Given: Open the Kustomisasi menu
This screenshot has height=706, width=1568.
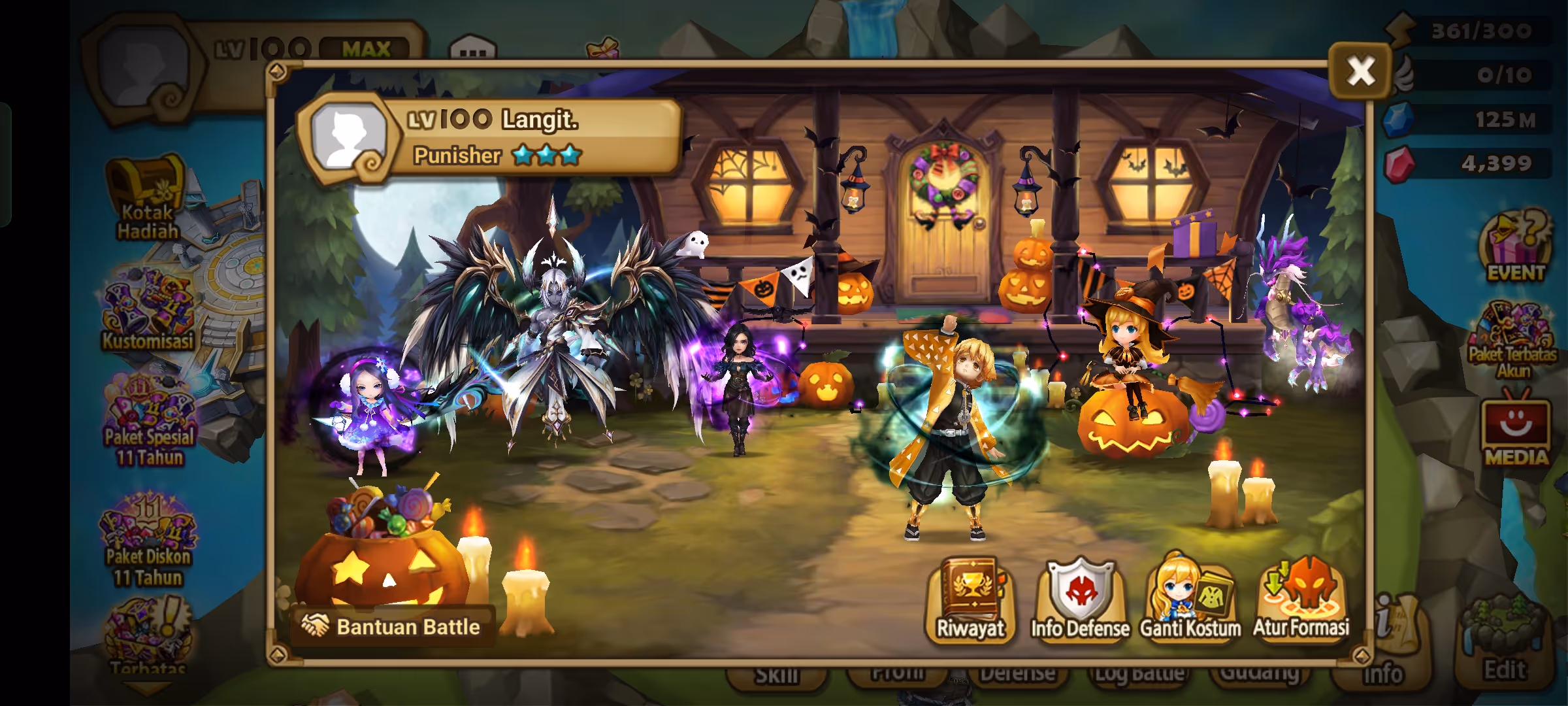Looking at the screenshot, I should (x=148, y=311).
